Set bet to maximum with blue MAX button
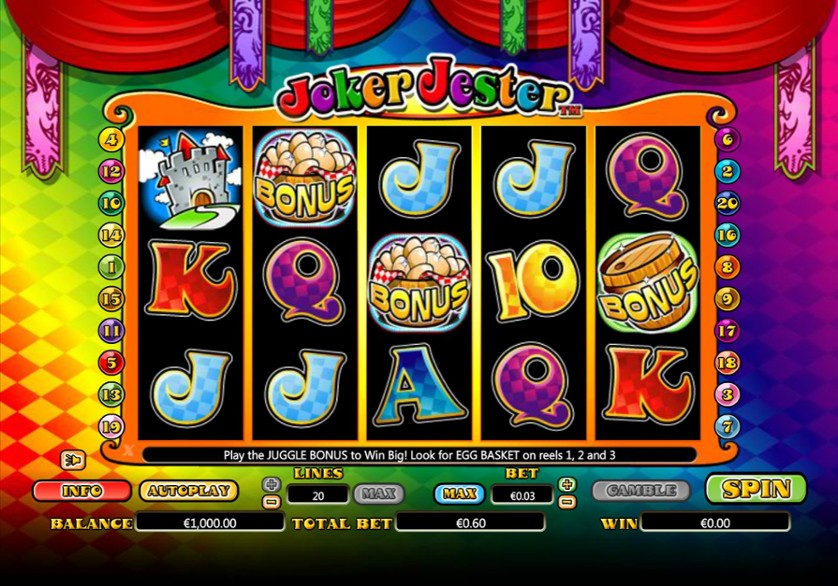838x586 pixels. [459, 494]
